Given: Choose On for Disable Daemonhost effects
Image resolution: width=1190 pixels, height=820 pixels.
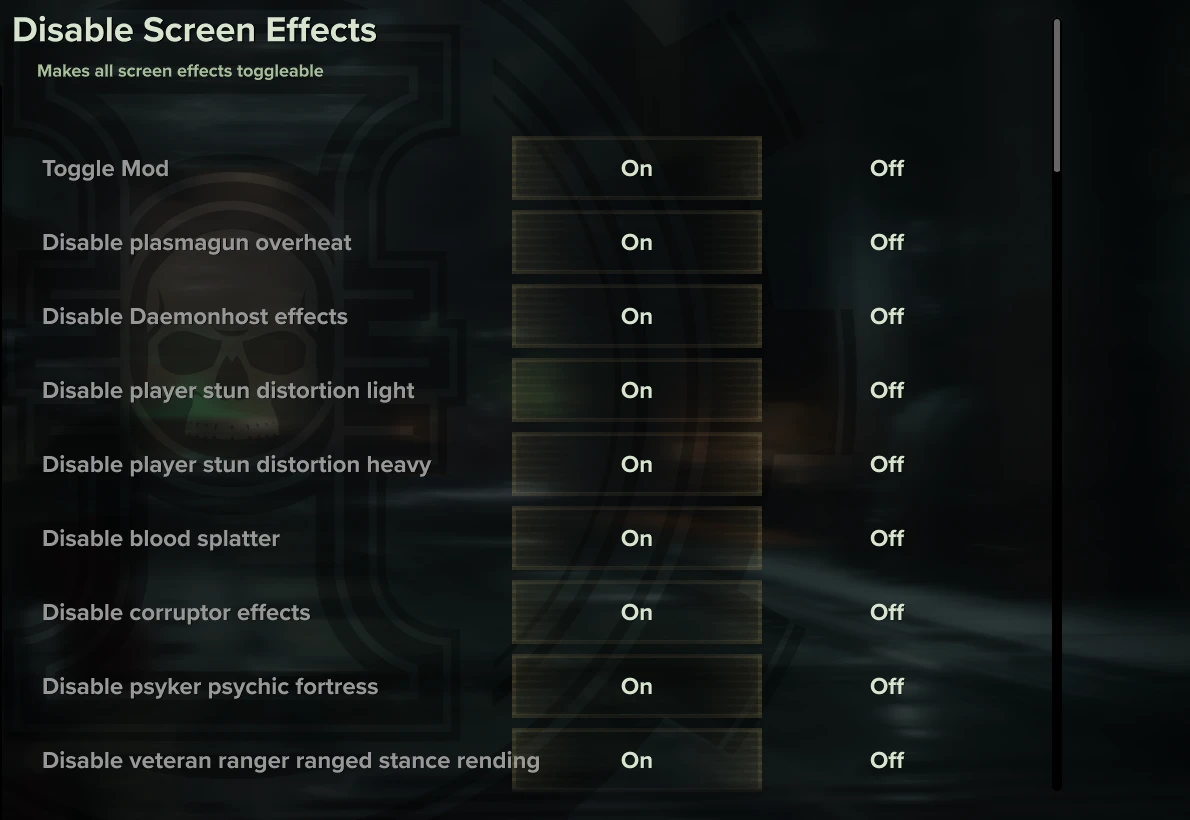Looking at the screenshot, I should coord(637,316).
